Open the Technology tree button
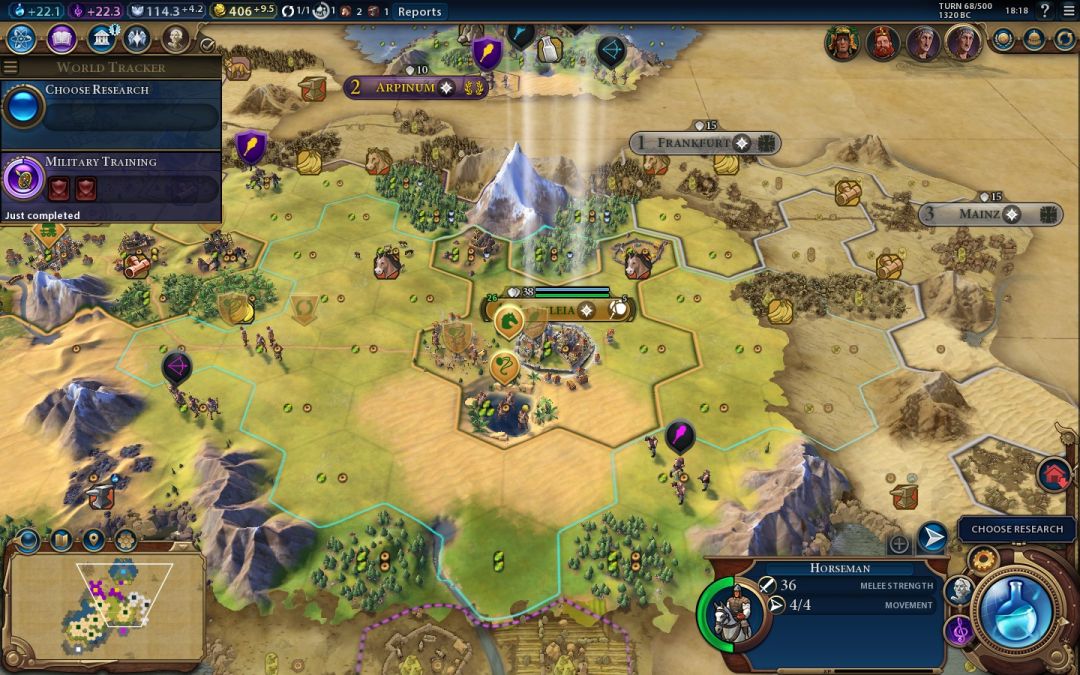 click(x=23, y=40)
